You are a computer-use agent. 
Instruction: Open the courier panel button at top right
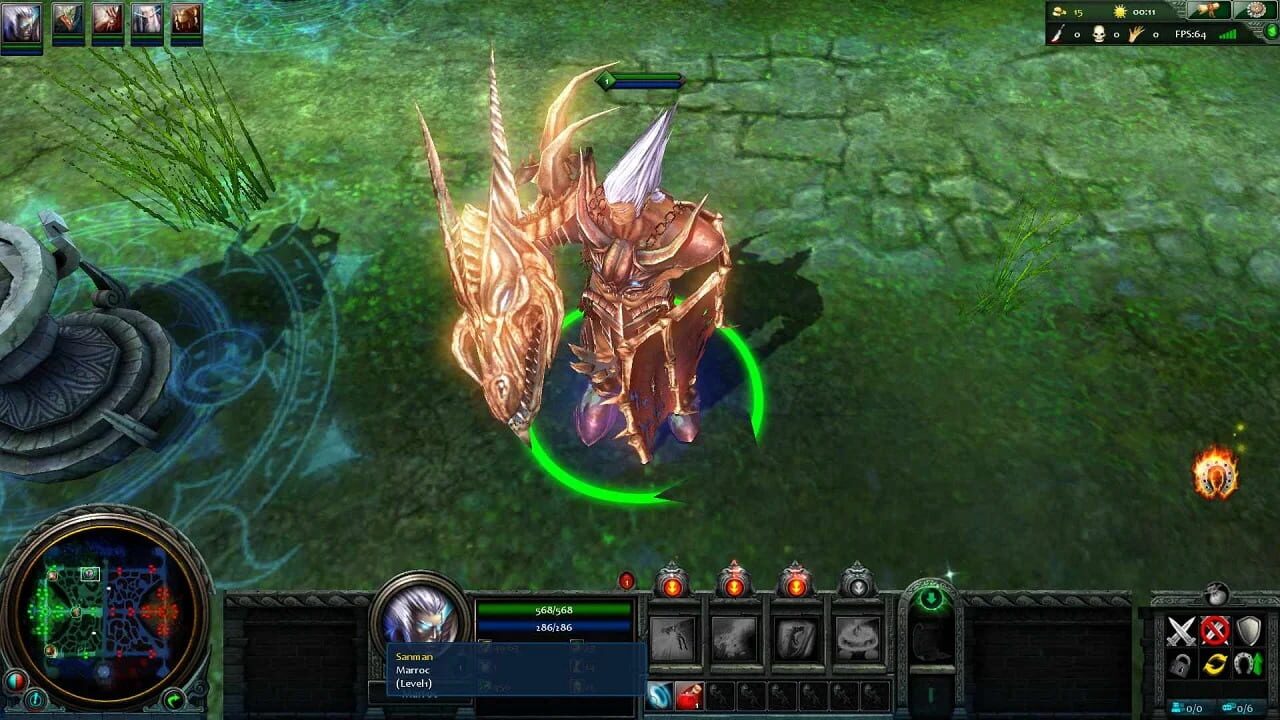[1207, 11]
